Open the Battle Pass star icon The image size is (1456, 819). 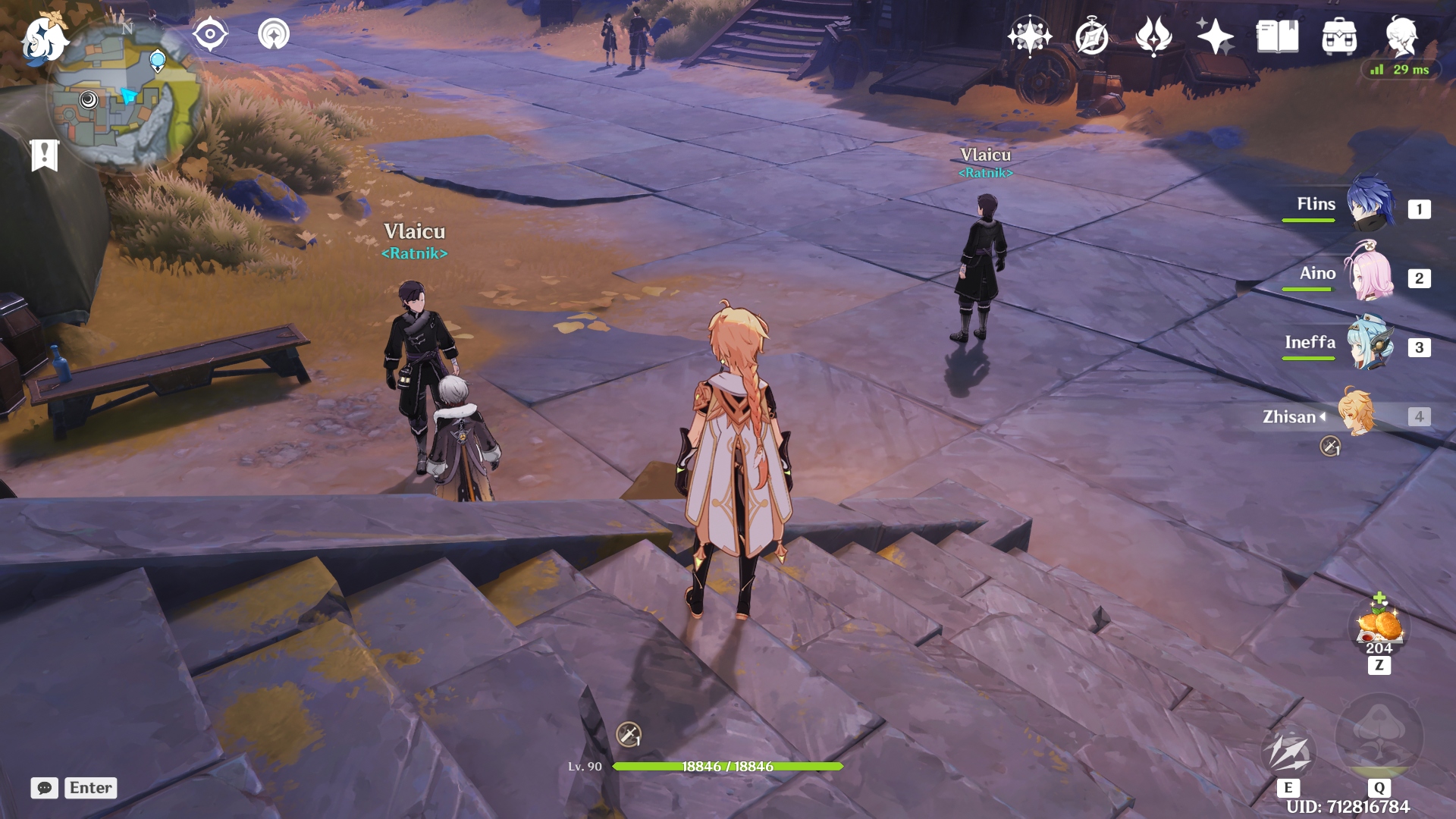pos(1215,36)
